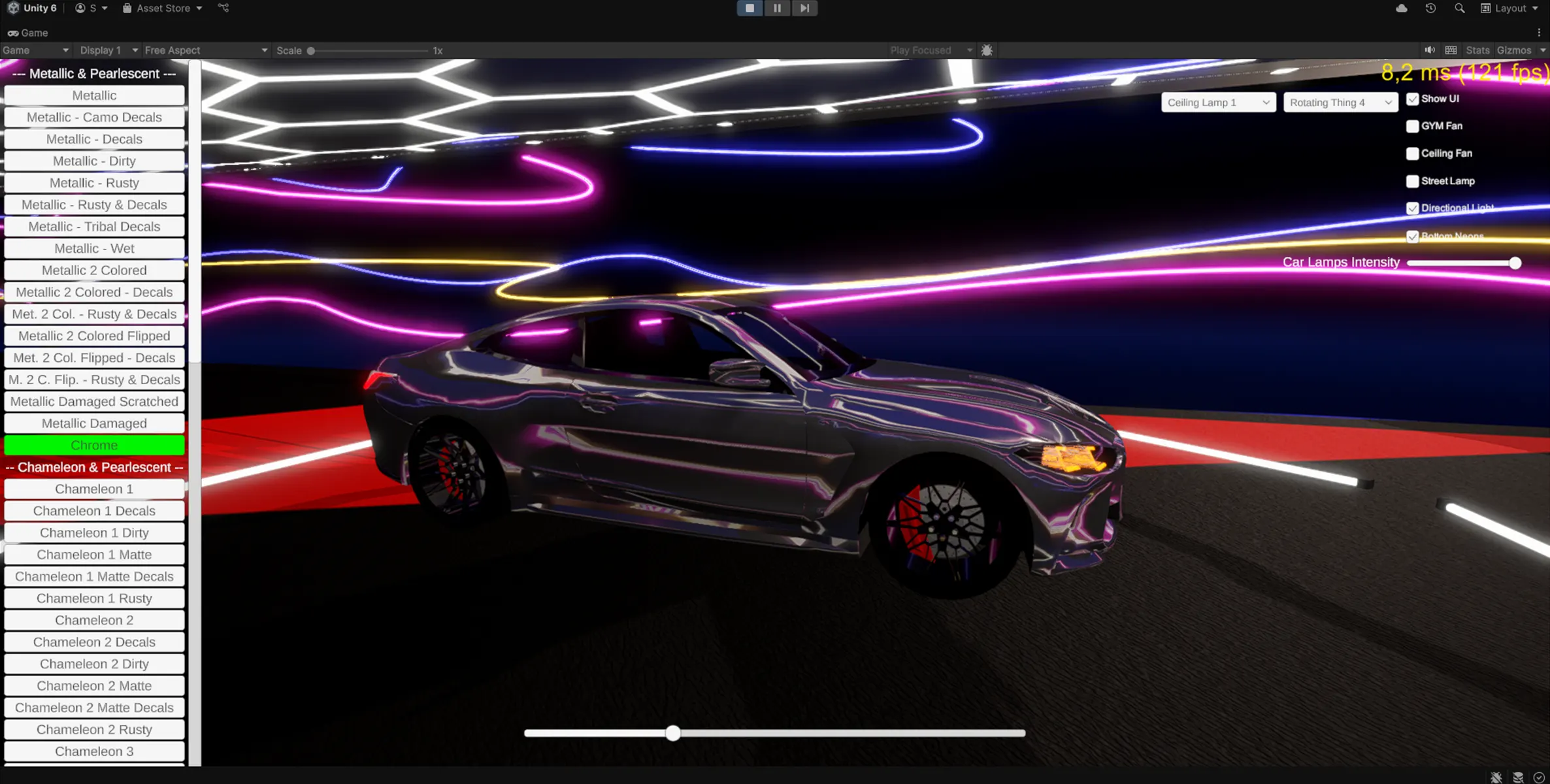1550x784 pixels.
Task: Choose Chameleon 2 Matte Decals
Action: coord(94,708)
